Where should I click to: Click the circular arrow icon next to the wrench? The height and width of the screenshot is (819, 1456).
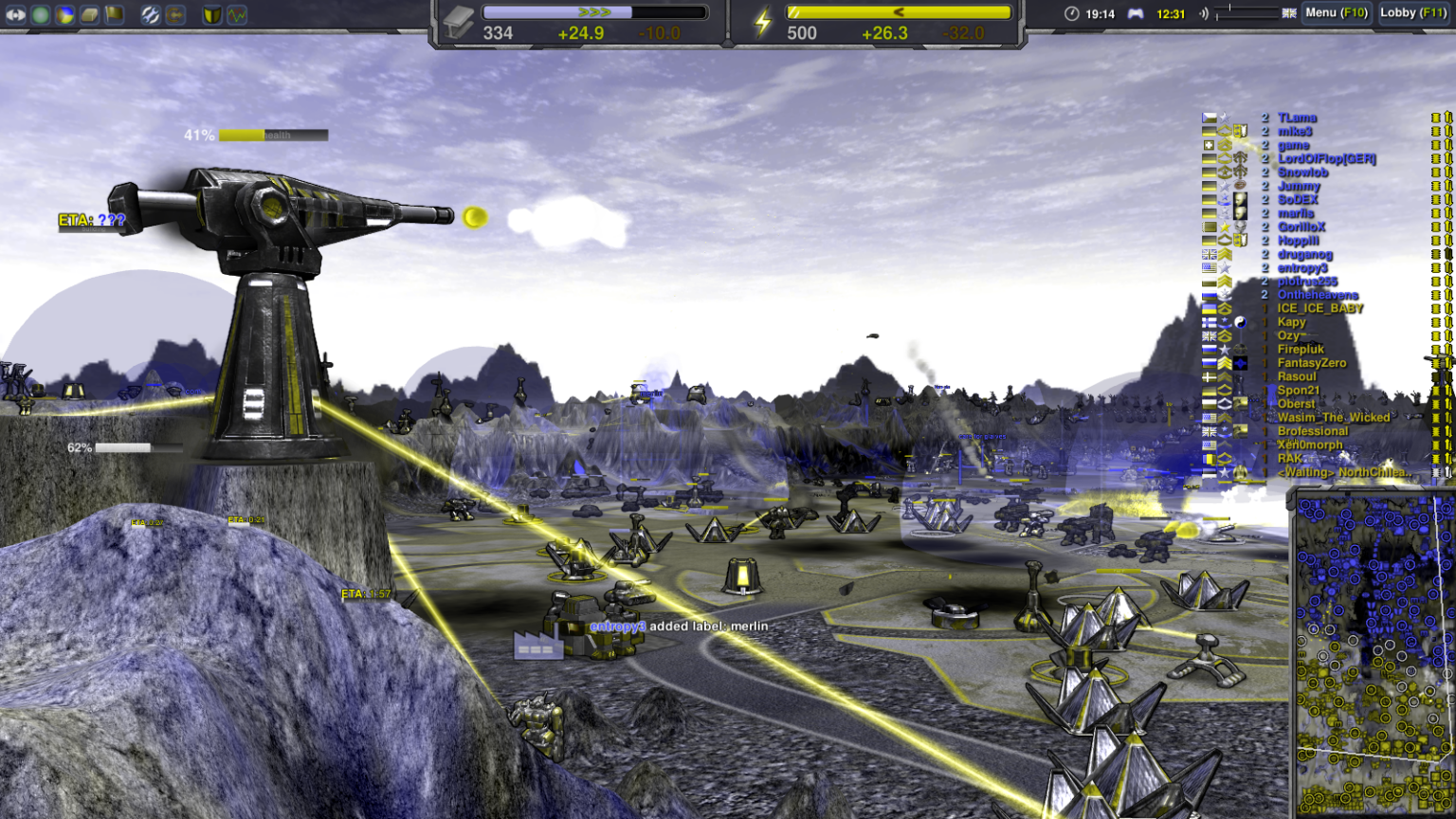tap(177, 13)
